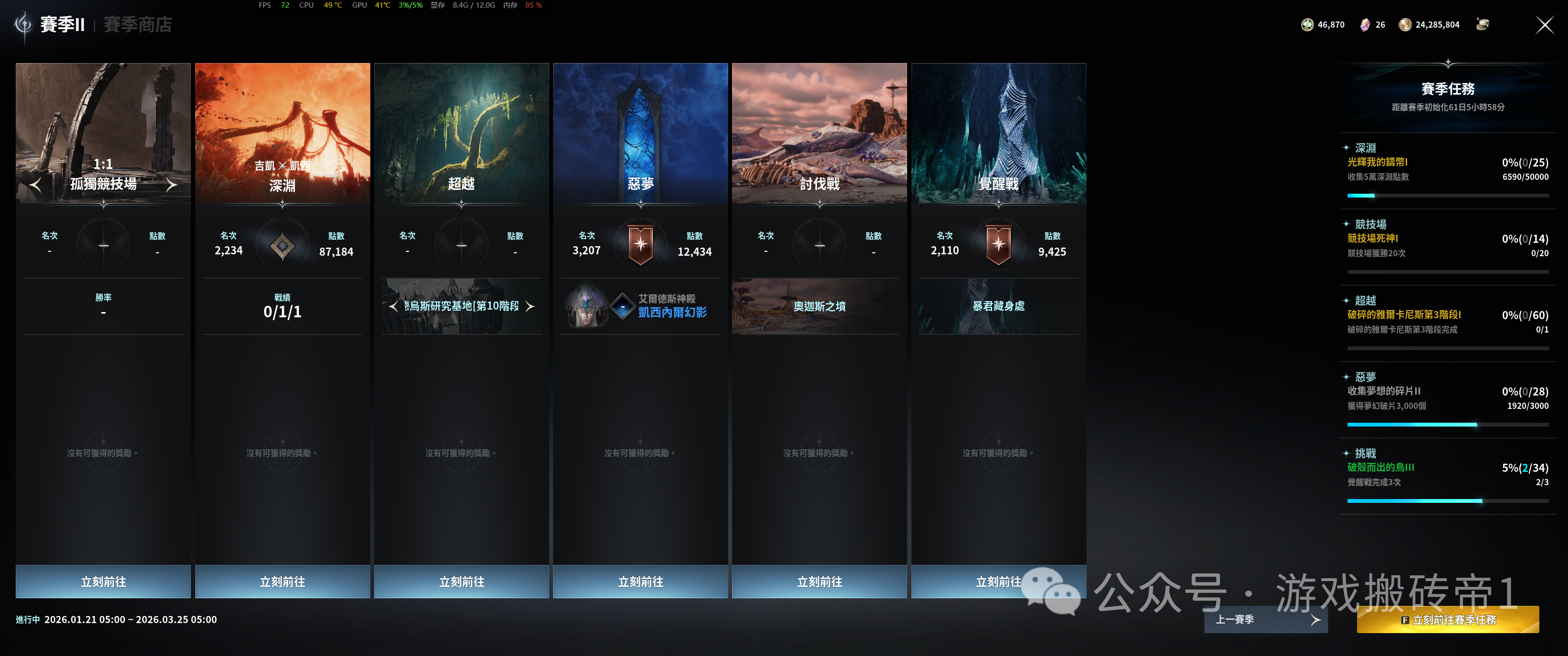This screenshot has height=656, width=1568.
Task: Open the 上一賽季 previous season view
Action: pos(1265,619)
